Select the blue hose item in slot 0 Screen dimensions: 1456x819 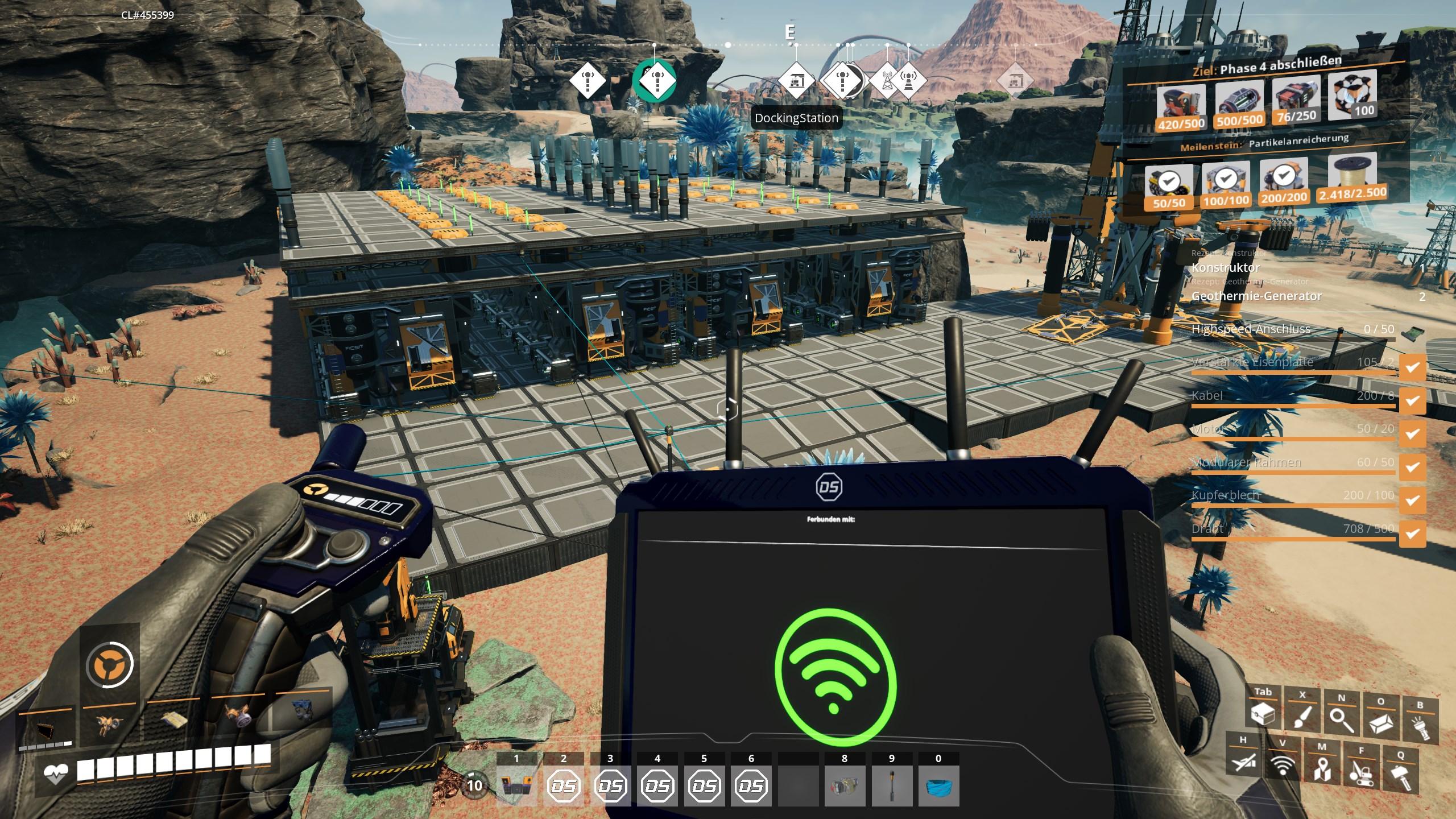pos(938,785)
